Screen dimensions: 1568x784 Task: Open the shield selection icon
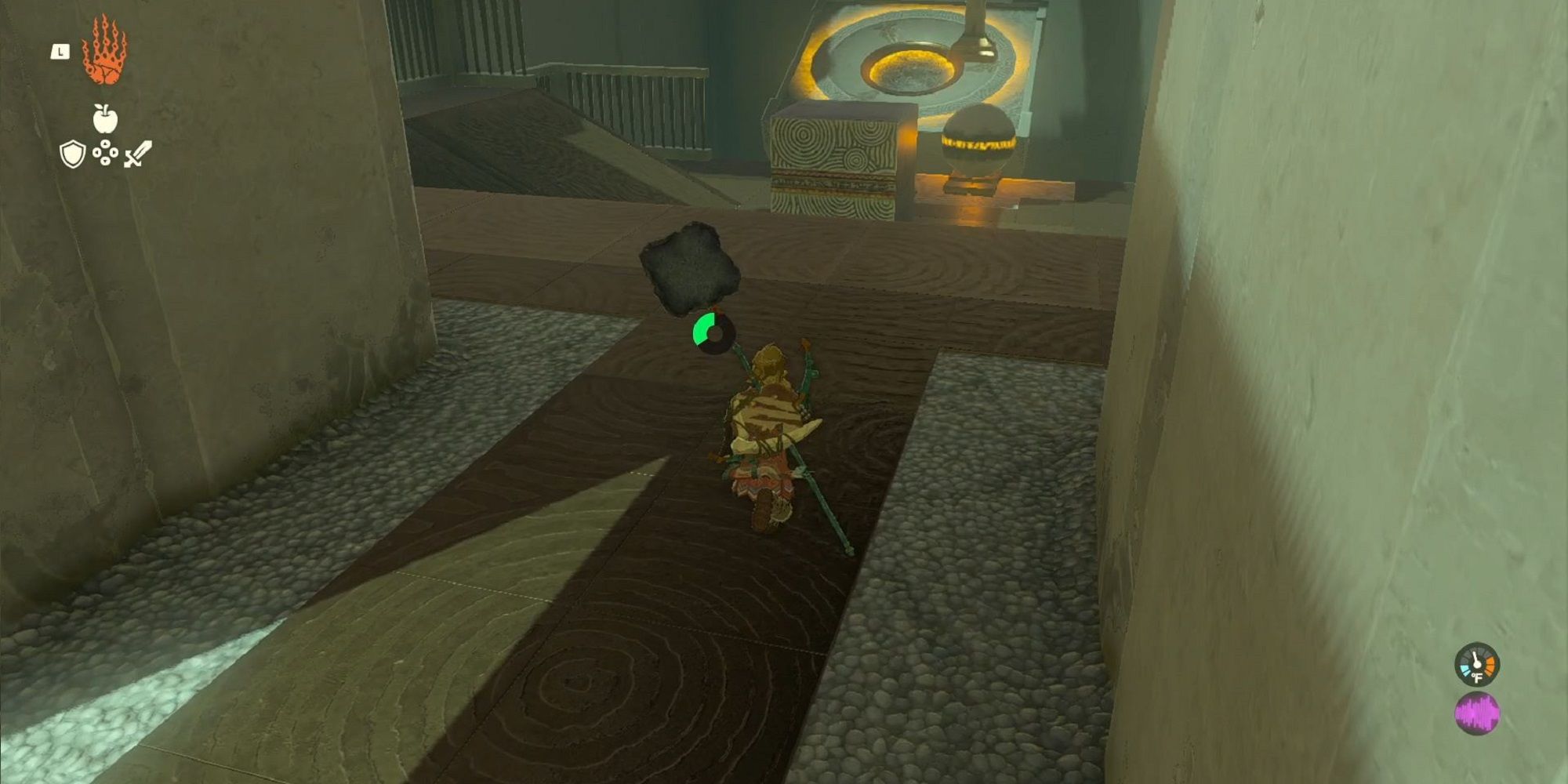pyautogui.click(x=71, y=154)
